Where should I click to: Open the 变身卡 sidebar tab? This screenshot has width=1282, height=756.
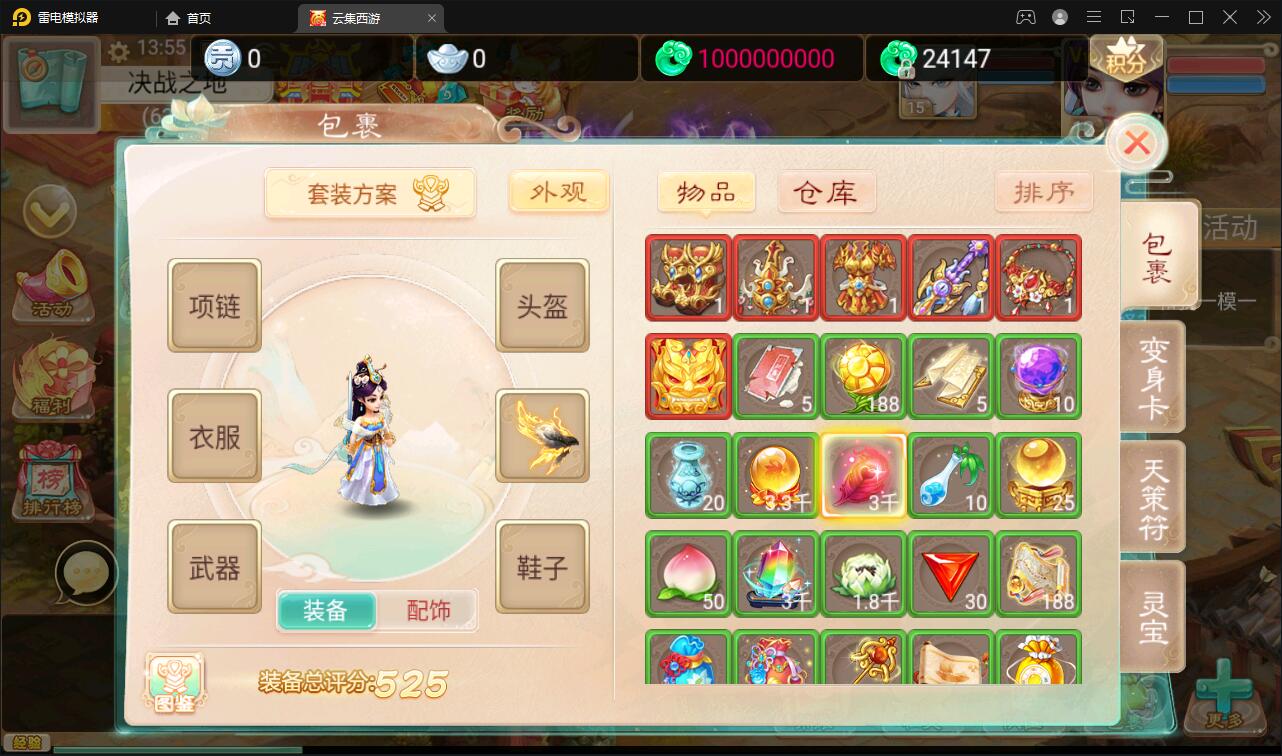(1158, 376)
